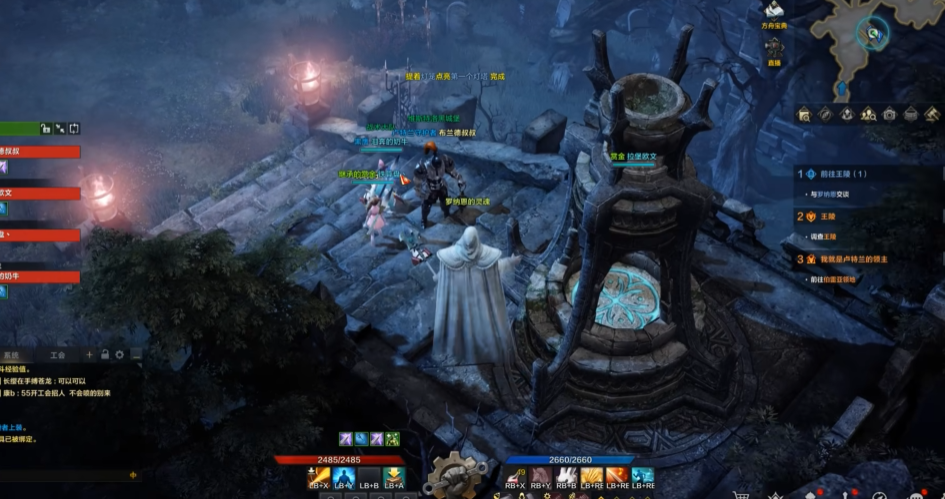Click the camera screenshot icon under the minimap
Image resolution: width=945 pixels, height=499 pixels.
coord(889,114)
